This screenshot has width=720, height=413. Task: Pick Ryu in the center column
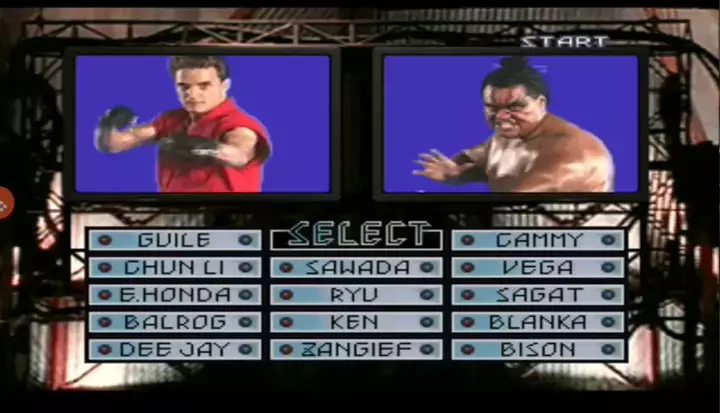[x=357, y=295]
